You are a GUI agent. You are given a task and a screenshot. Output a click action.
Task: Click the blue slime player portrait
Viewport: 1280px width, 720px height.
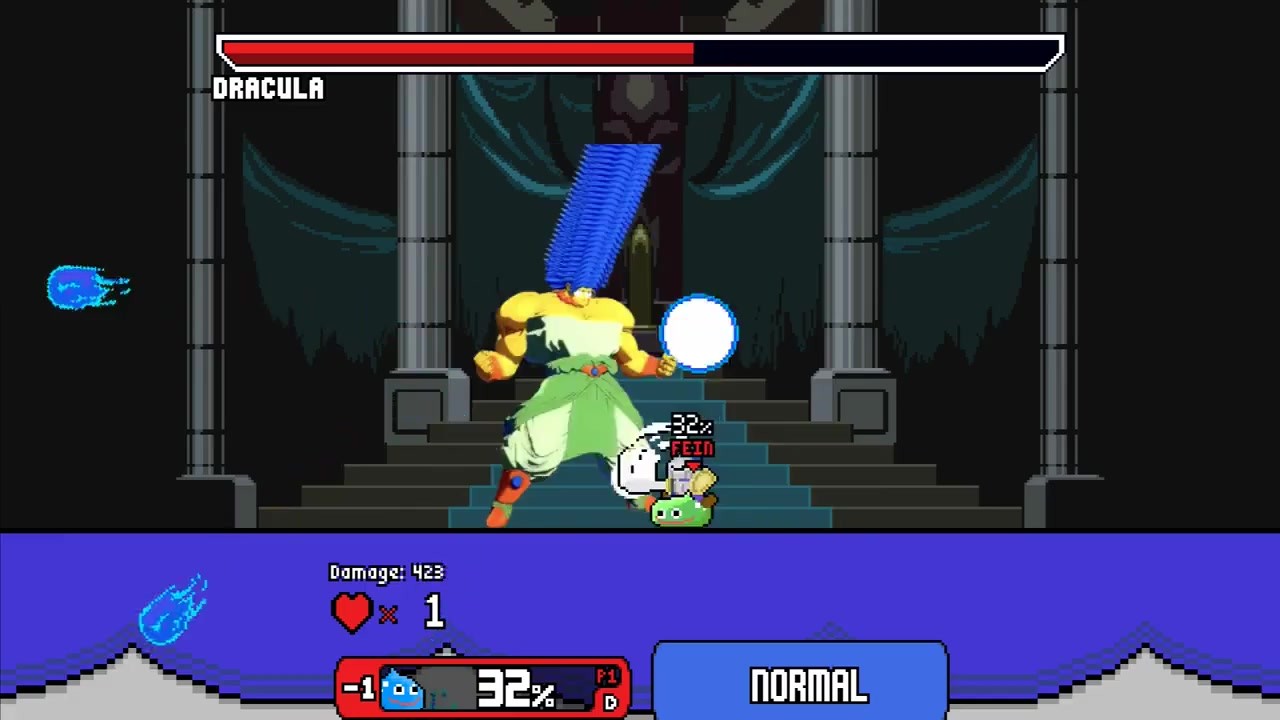(402, 688)
